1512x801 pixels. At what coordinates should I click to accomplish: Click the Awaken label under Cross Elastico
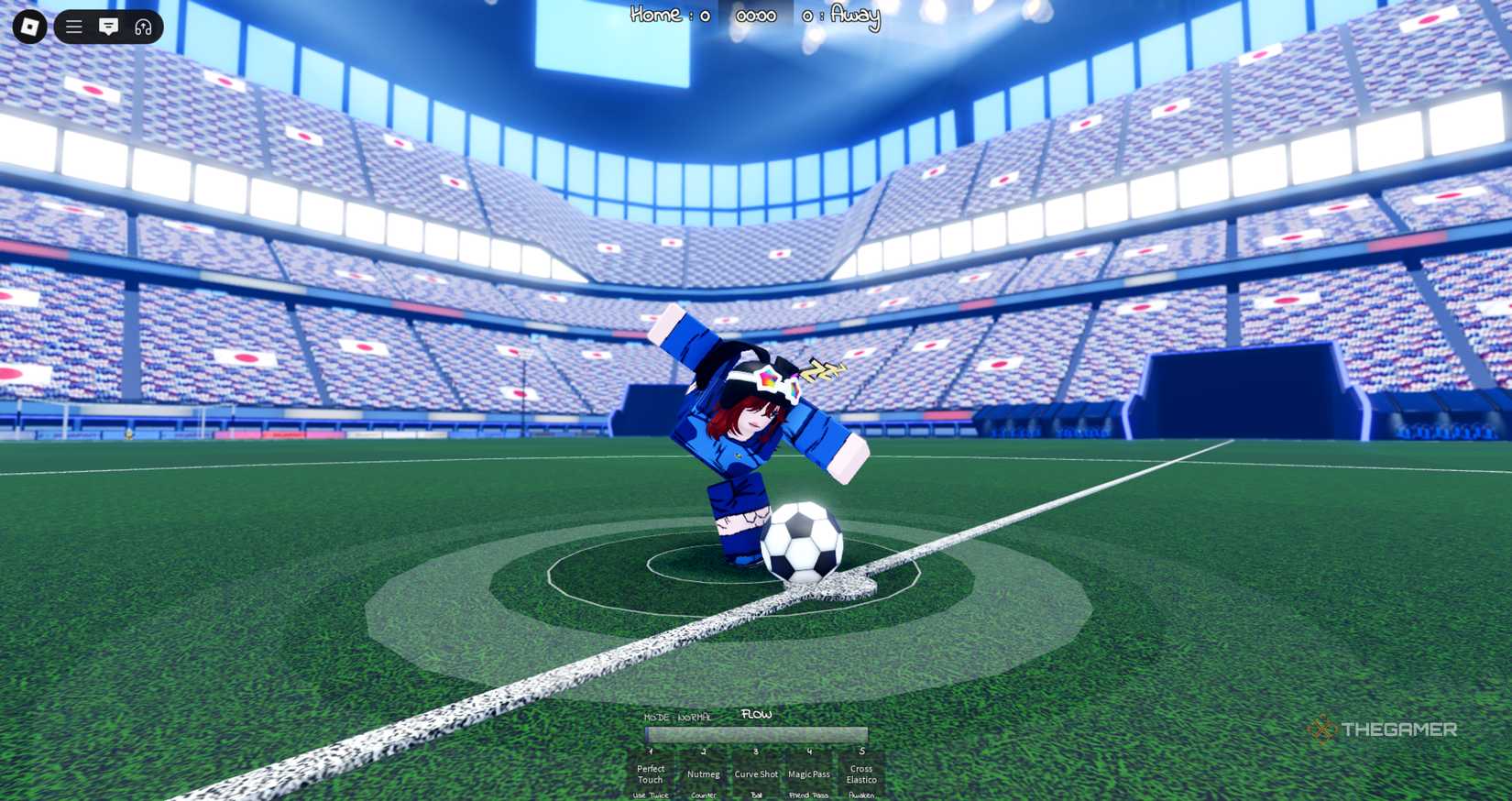click(860, 795)
